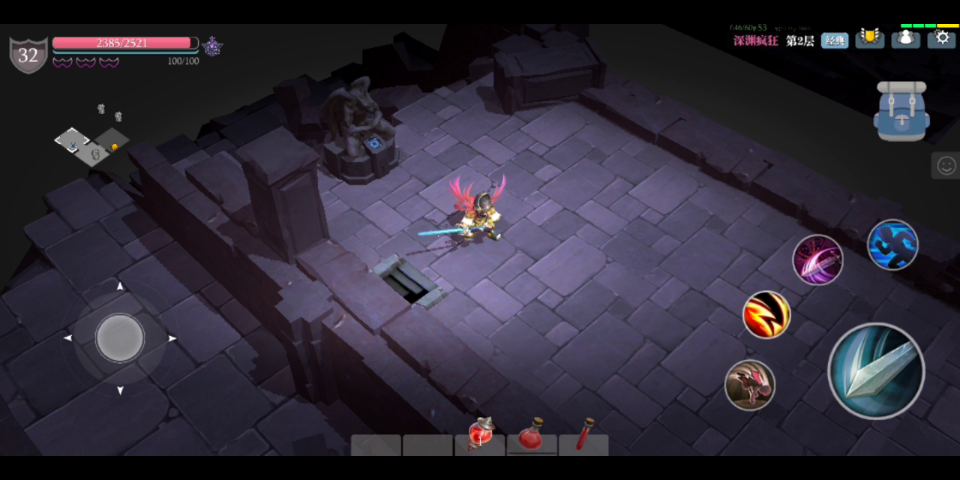This screenshot has height=480, width=960.
Task: Use the round red flask potion
Action: pyautogui.click(x=532, y=437)
